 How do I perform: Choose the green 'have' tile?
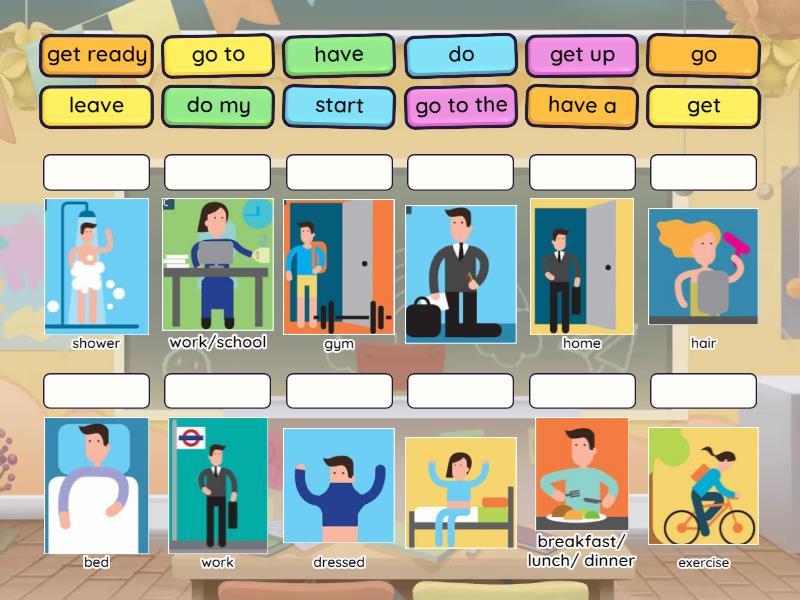[x=339, y=56]
